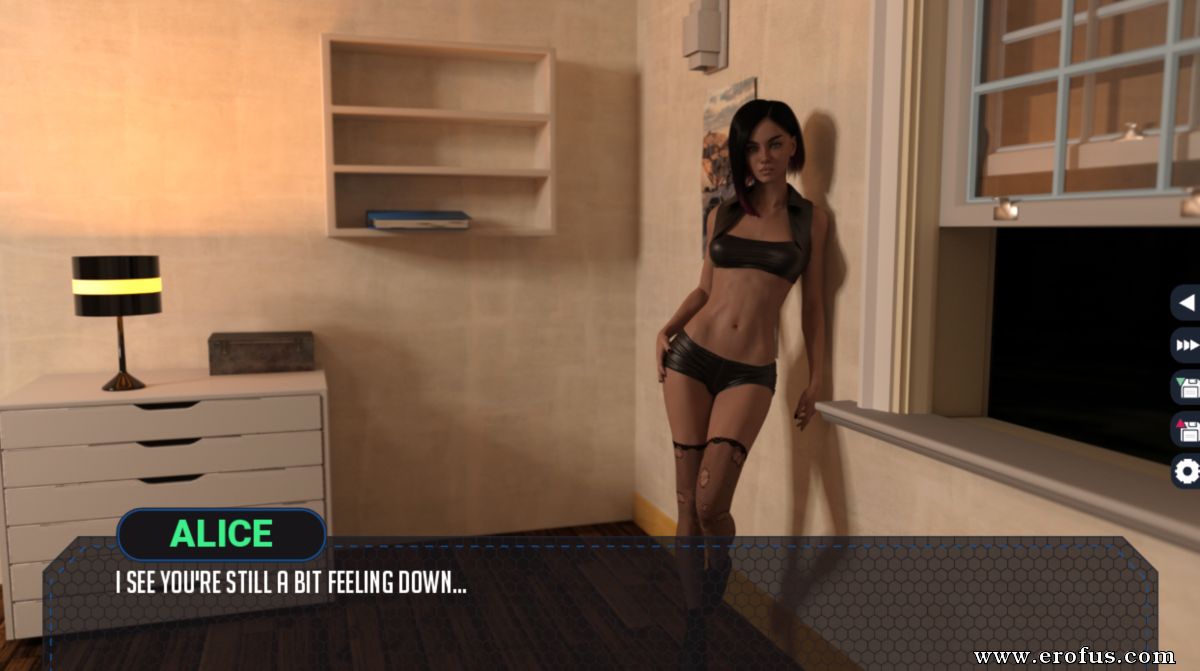Screen dimensions: 1200x671
Task: Advance Alice's dialogue by clicking the text box
Action: (x=600, y=600)
